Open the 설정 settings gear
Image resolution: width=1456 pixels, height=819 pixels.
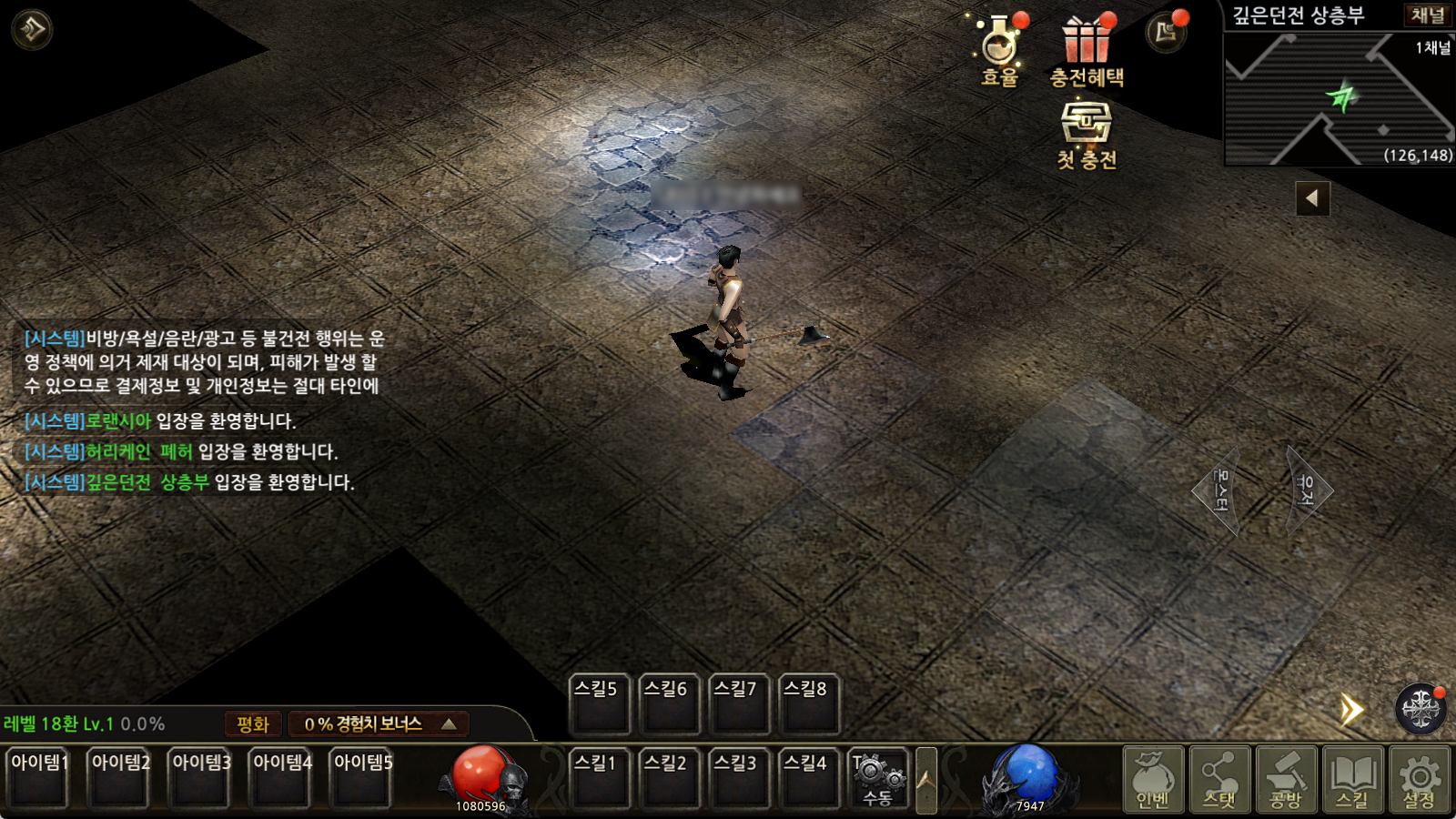point(1419,779)
